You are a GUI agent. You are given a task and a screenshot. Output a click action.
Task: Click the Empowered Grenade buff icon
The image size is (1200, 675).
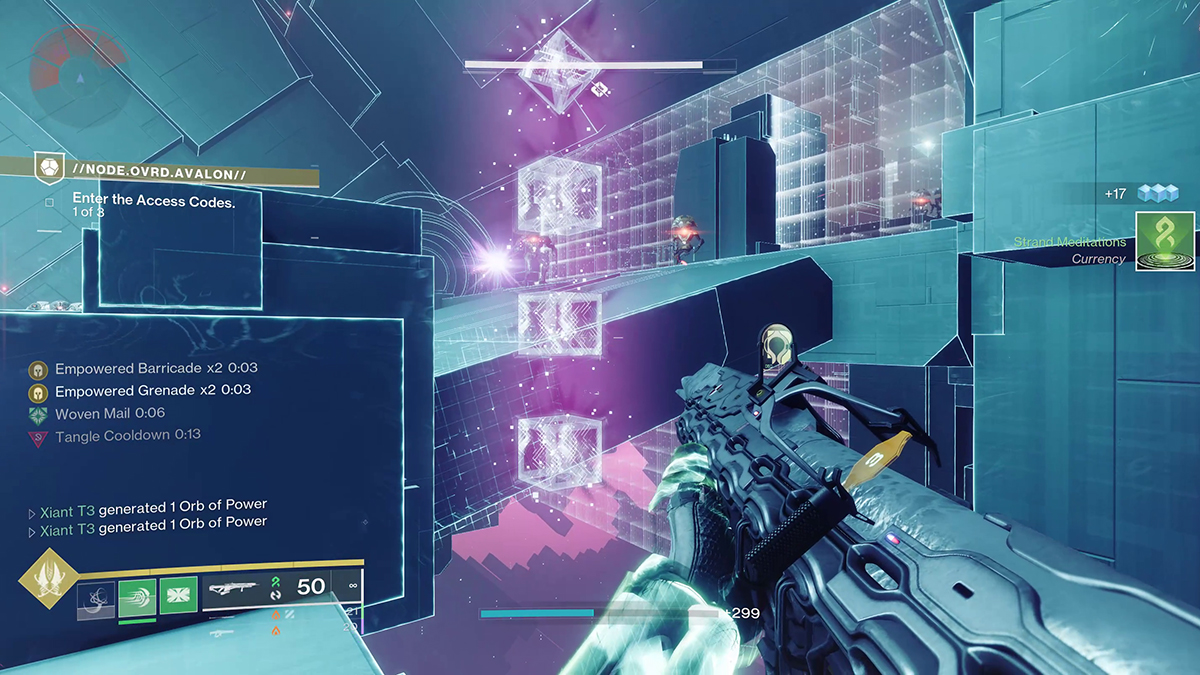[x=38, y=392]
